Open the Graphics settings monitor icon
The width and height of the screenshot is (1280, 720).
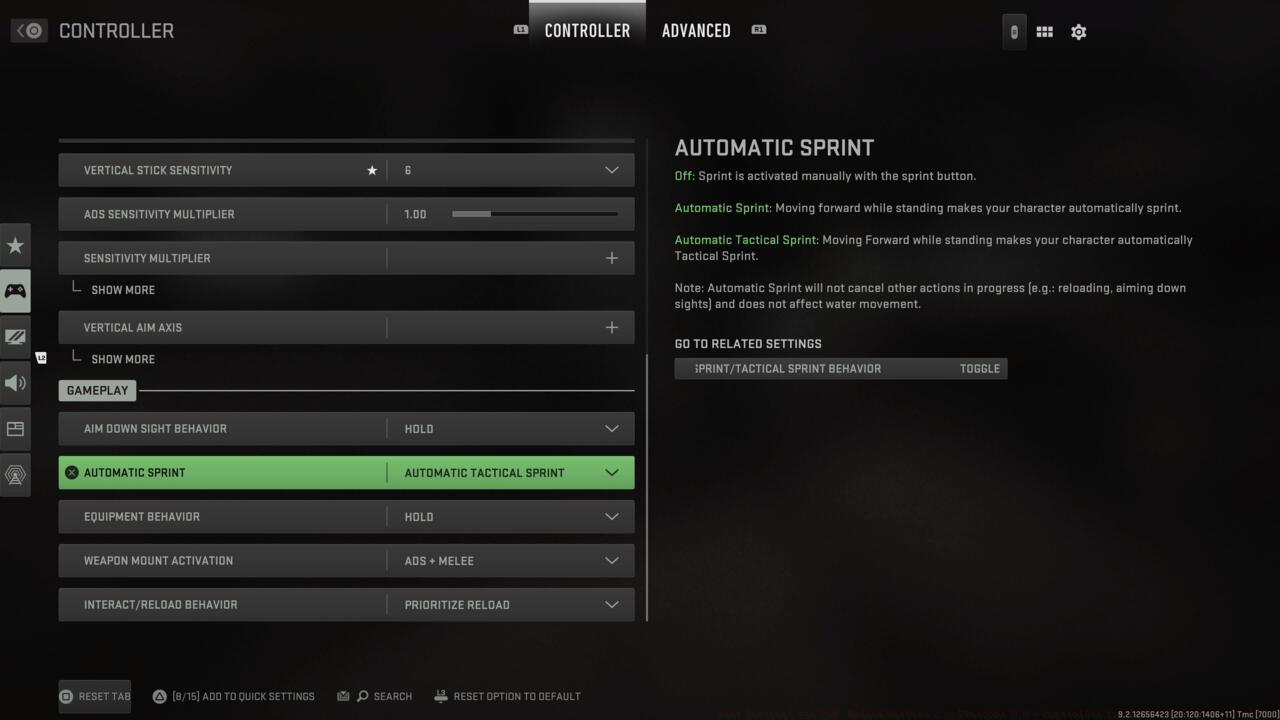pyautogui.click(x=15, y=337)
